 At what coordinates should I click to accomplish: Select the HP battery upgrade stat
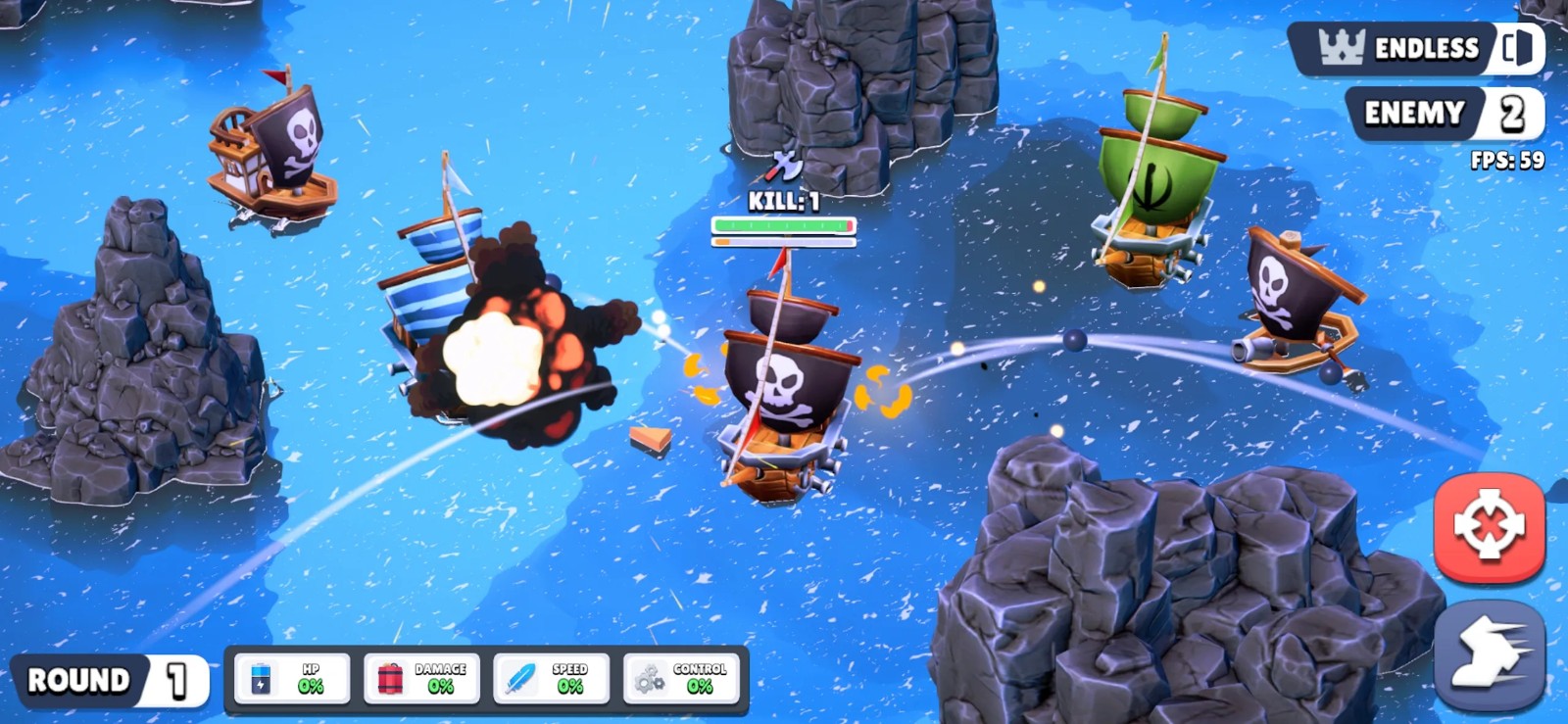point(292,678)
